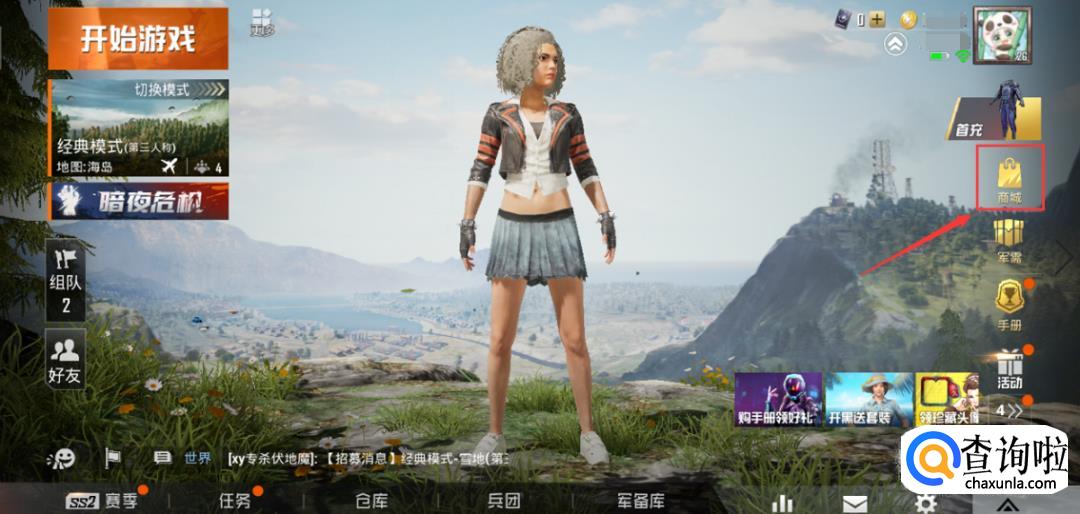Image resolution: width=1080 pixels, height=514 pixels.
Task: Tap the plus button to add currency
Action: pyautogui.click(x=877, y=19)
